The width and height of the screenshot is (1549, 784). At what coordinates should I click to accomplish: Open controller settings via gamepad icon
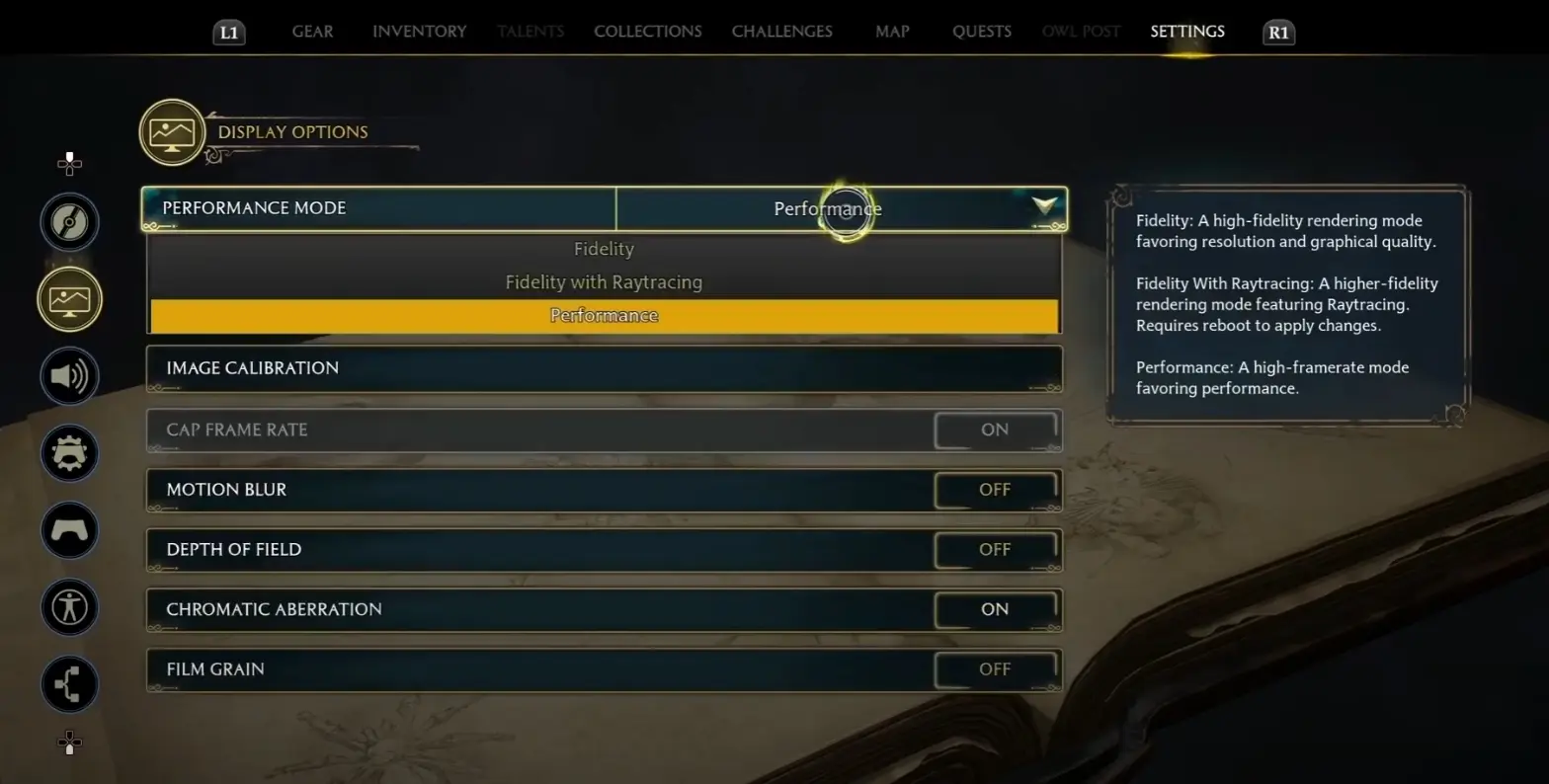click(69, 530)
